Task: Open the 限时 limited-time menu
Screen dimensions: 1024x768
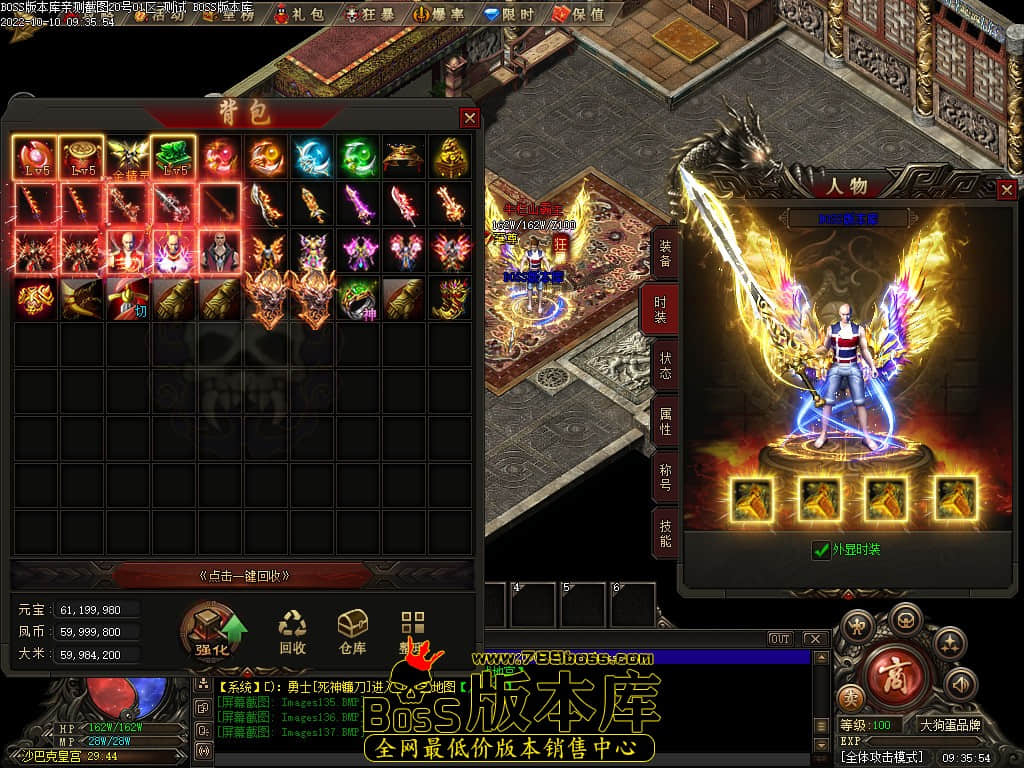Action: 508,15
